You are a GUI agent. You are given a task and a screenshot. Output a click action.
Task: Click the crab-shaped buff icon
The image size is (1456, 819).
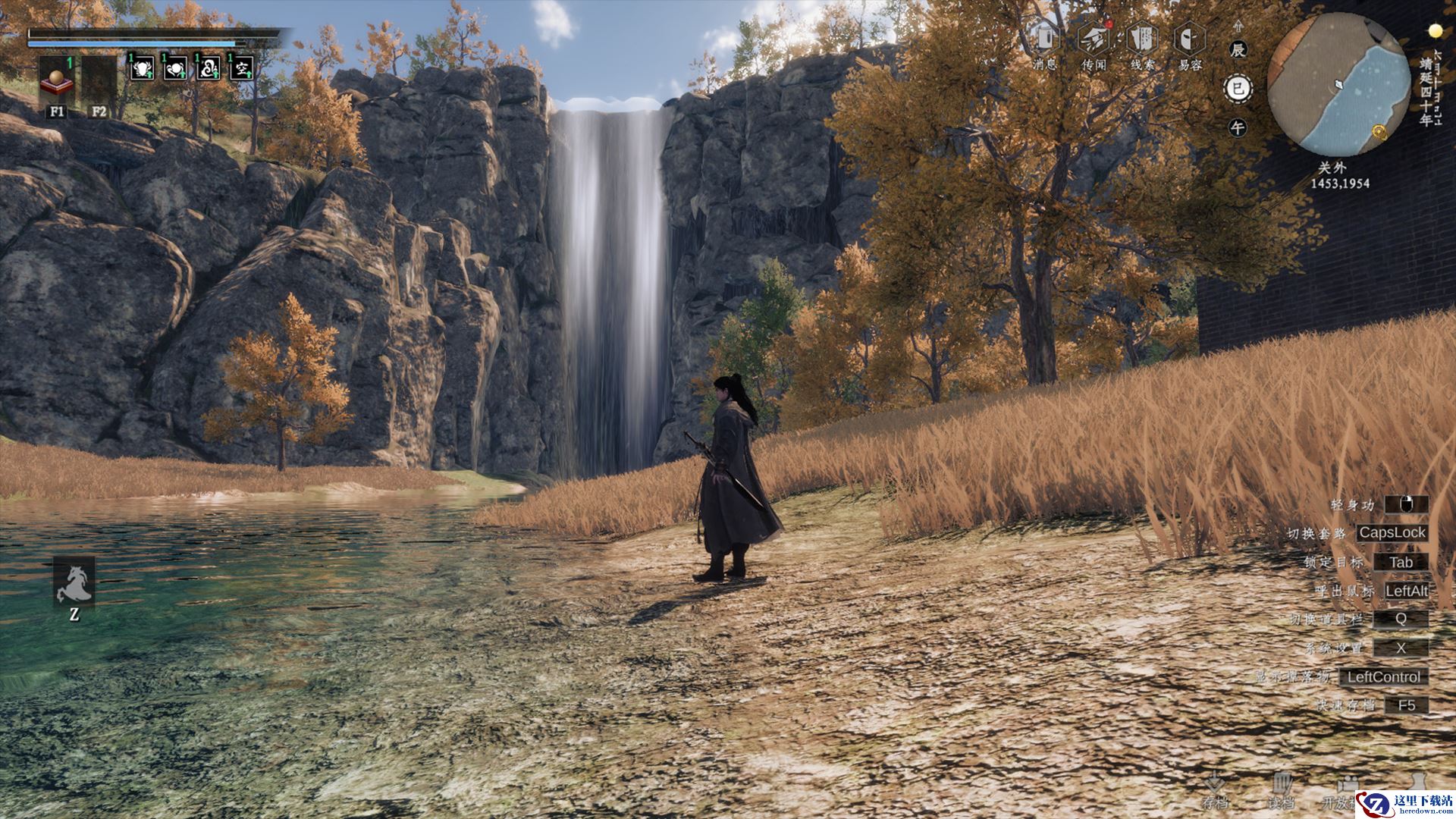pyautogui.click(x=142, y=68)
